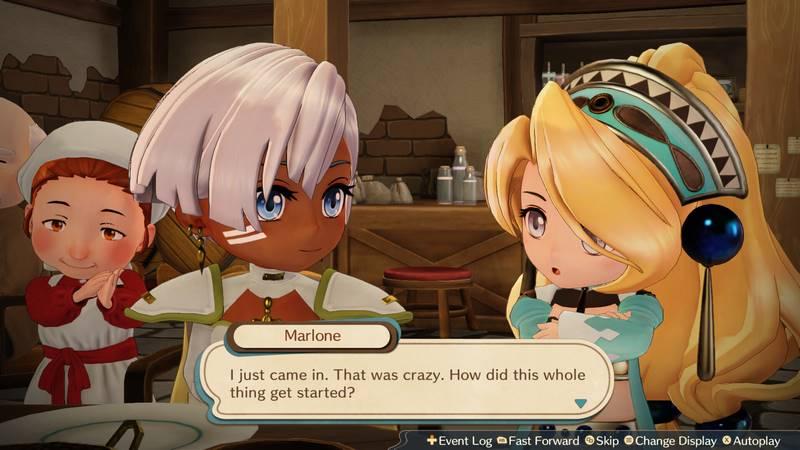Screen dimensions: 800x450
Task: Open the Event Log
Action: click(459, 440)
